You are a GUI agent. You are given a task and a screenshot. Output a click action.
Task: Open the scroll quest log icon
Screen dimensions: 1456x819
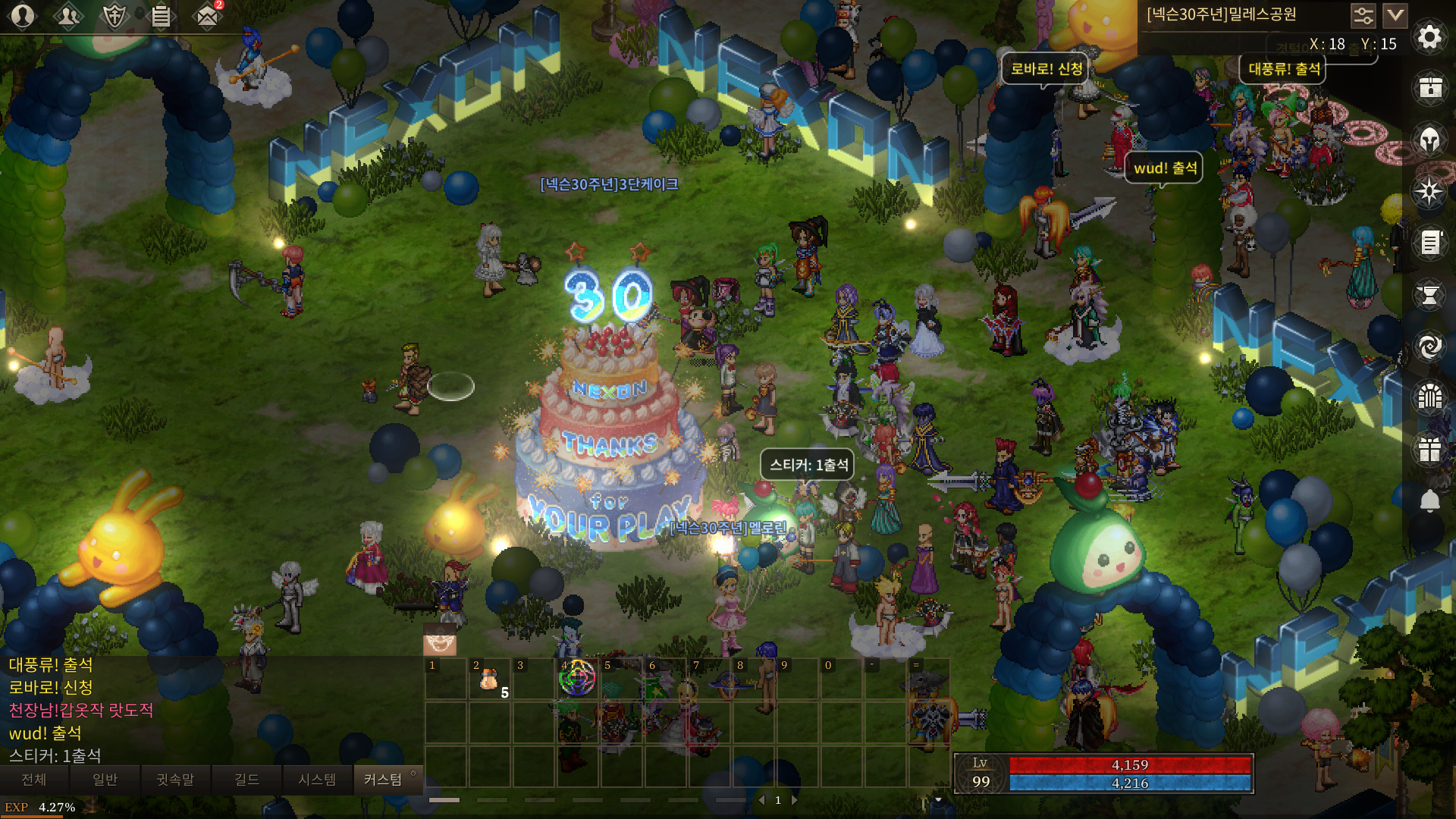pos(1429,243)
